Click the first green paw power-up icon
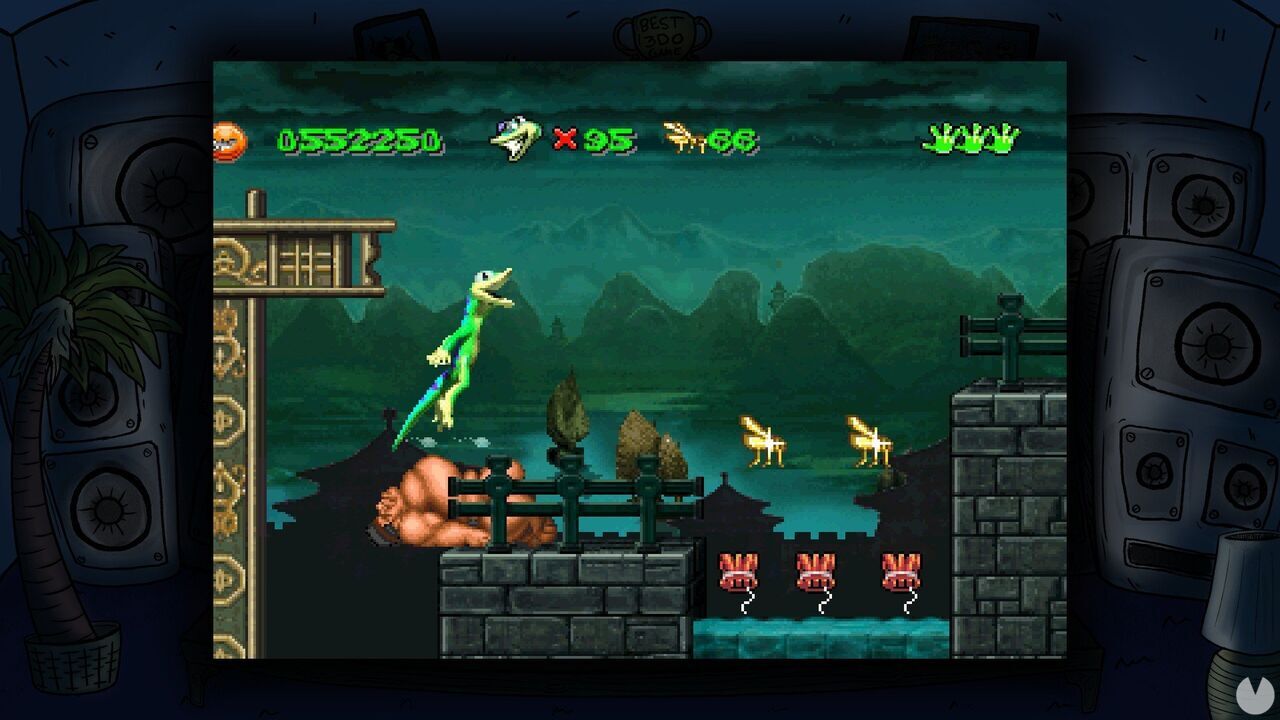Image resolution: width=1280 pixels, height=720 pixels. pyautogui.click(x=938, y=140)
